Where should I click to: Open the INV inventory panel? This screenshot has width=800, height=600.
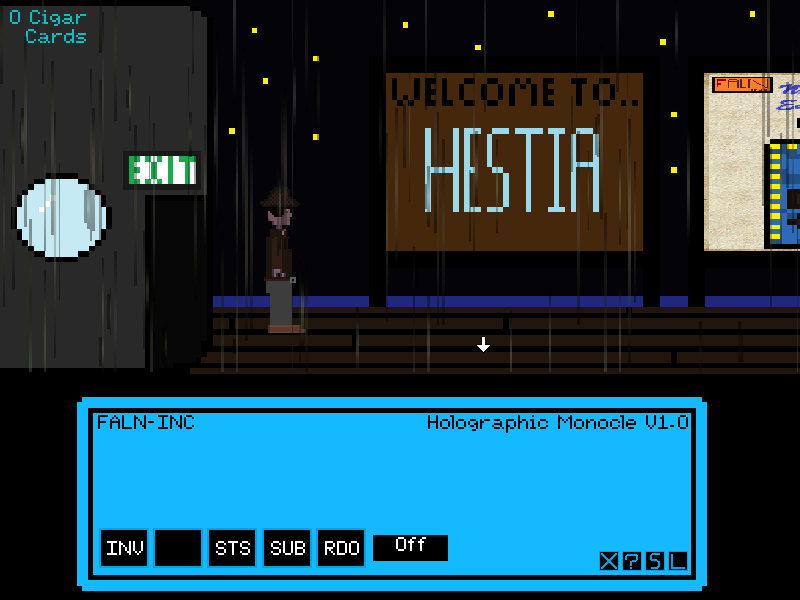125,548
